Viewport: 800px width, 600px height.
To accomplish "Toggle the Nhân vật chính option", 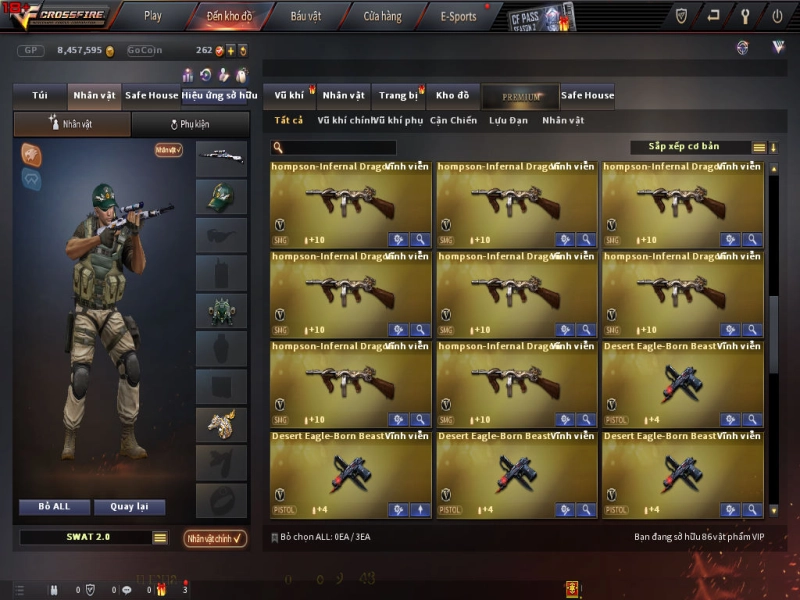I will (x=215, y=538).
